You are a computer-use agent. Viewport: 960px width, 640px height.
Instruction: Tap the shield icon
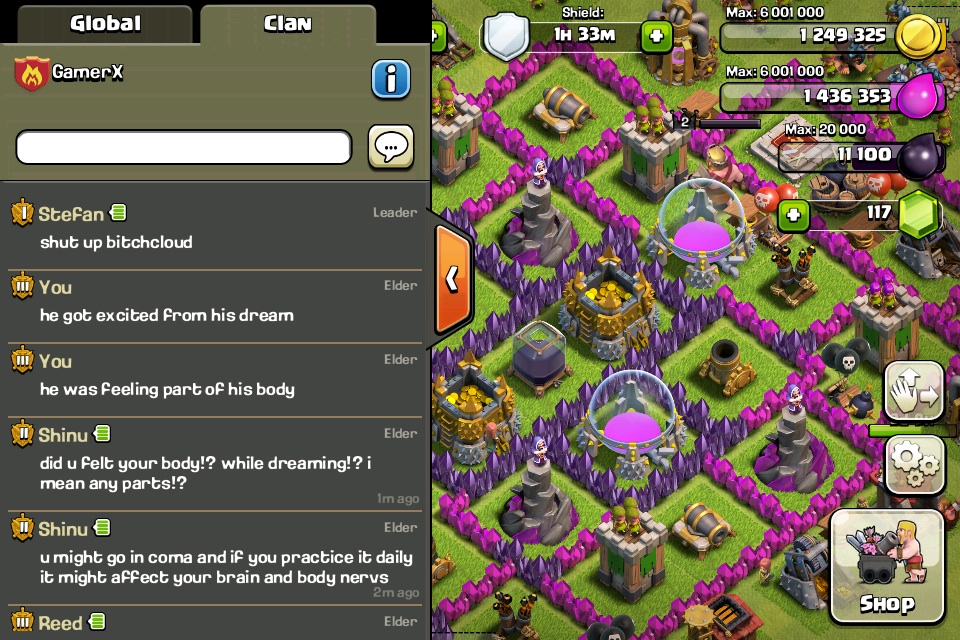pos(506,36)
